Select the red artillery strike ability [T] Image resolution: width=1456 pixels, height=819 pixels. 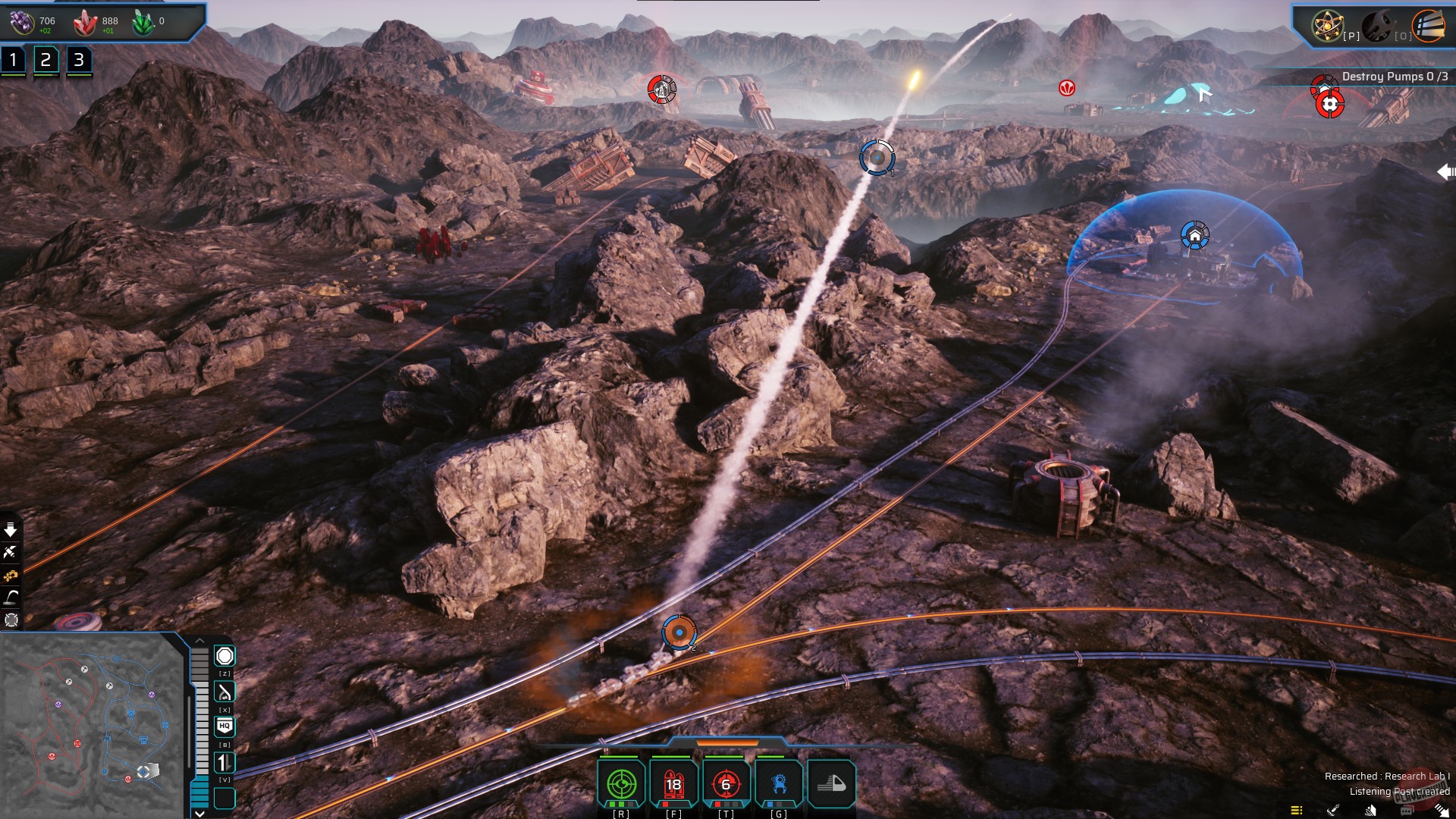point(725,783)
